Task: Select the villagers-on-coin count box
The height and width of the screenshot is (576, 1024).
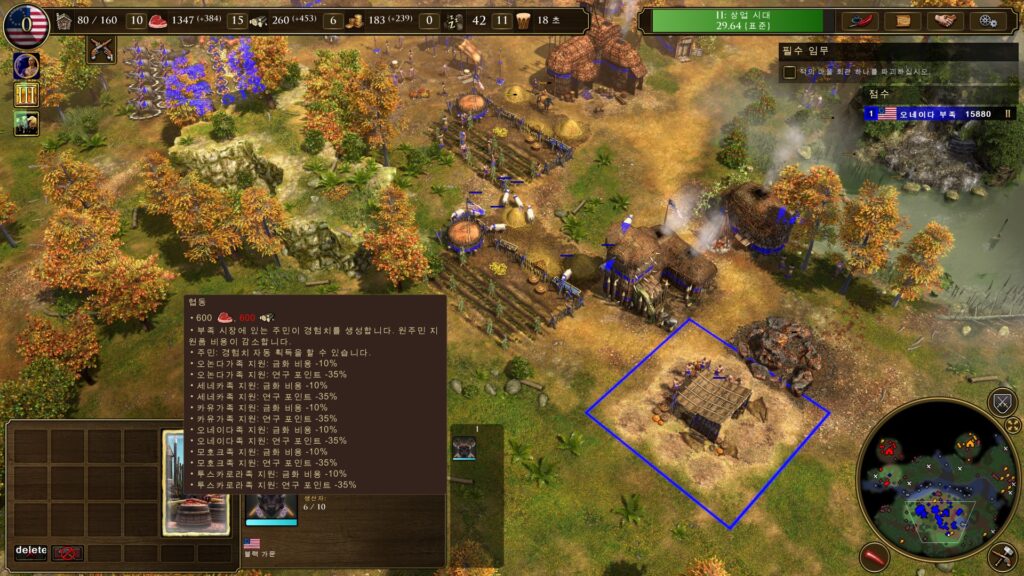Action: pos(333,20)
